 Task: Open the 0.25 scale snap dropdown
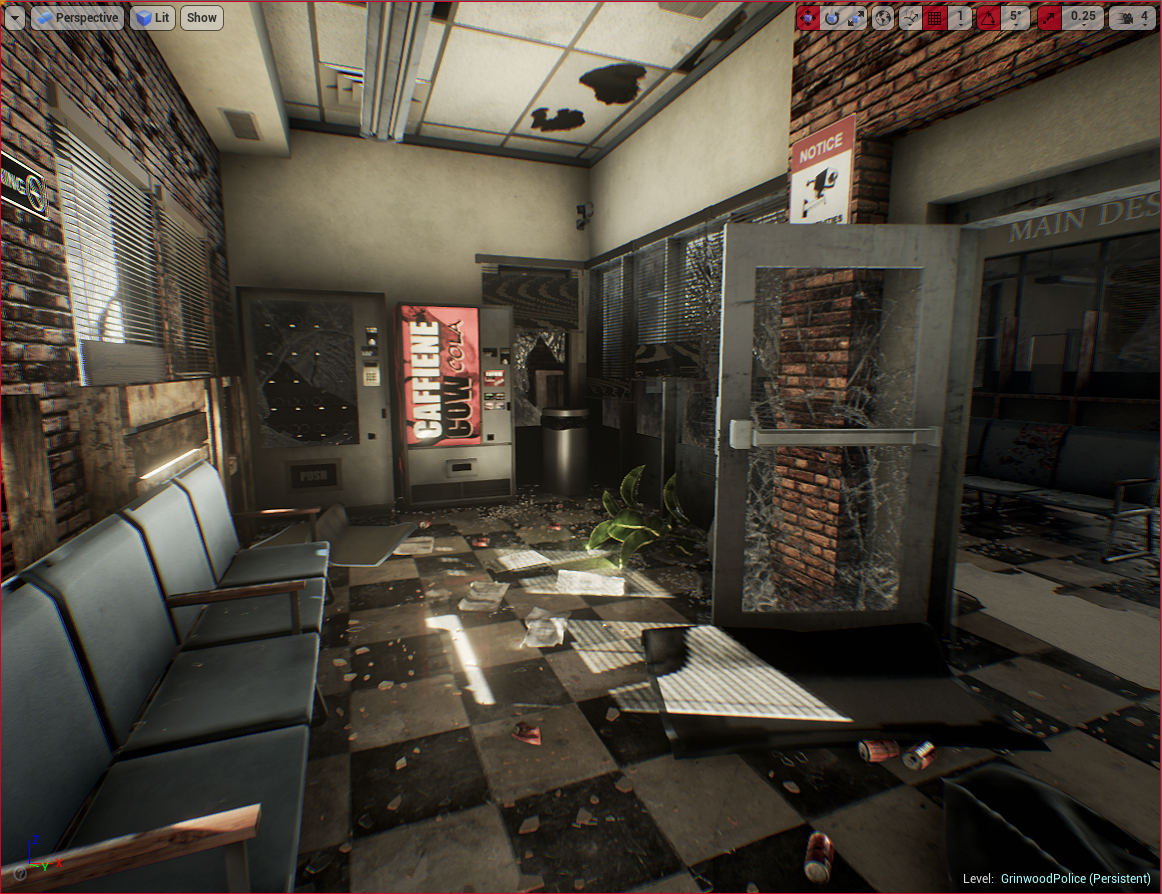(x=1082, y=17)
